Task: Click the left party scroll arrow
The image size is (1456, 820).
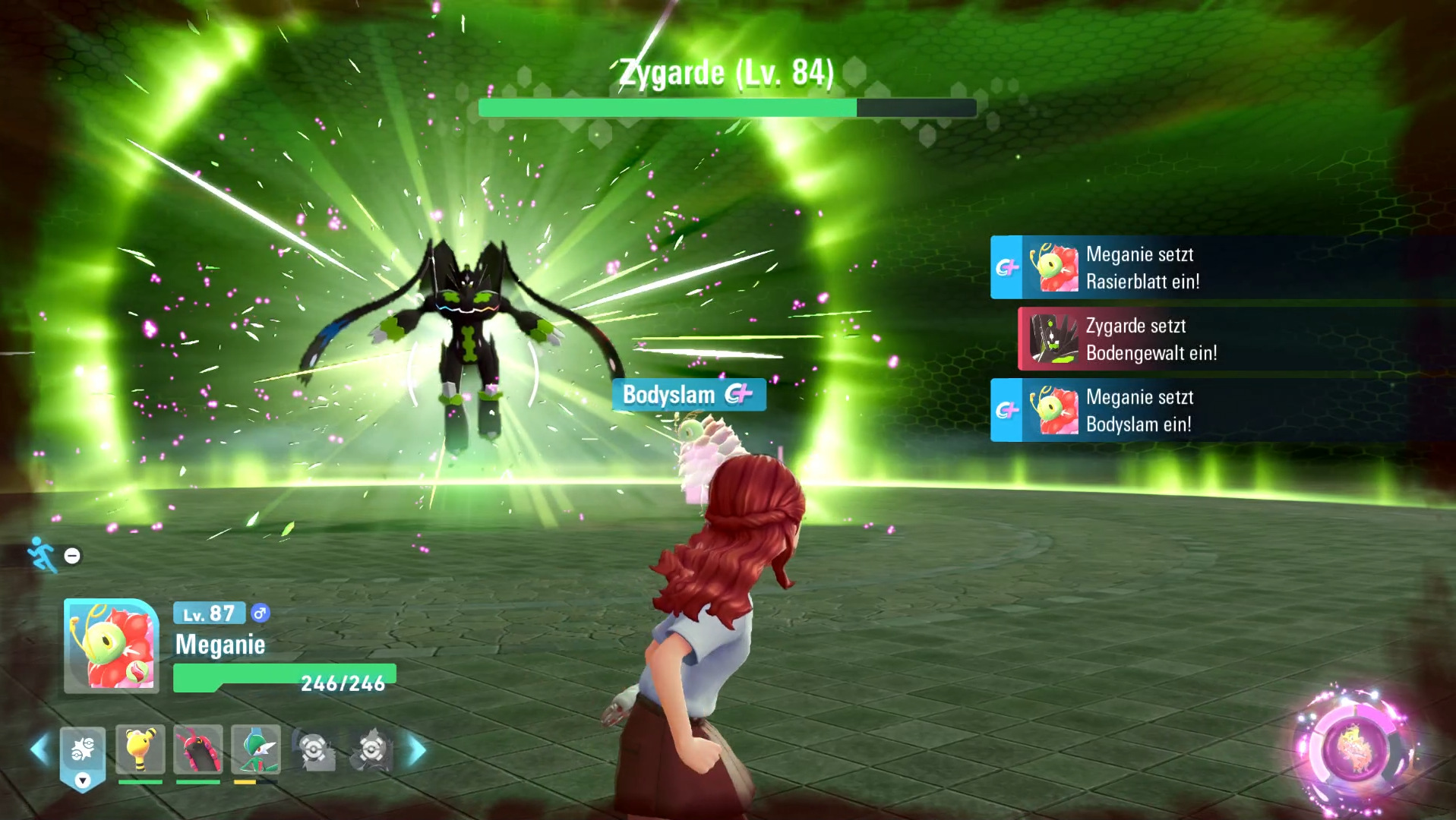Action: (x=39, y=750)
